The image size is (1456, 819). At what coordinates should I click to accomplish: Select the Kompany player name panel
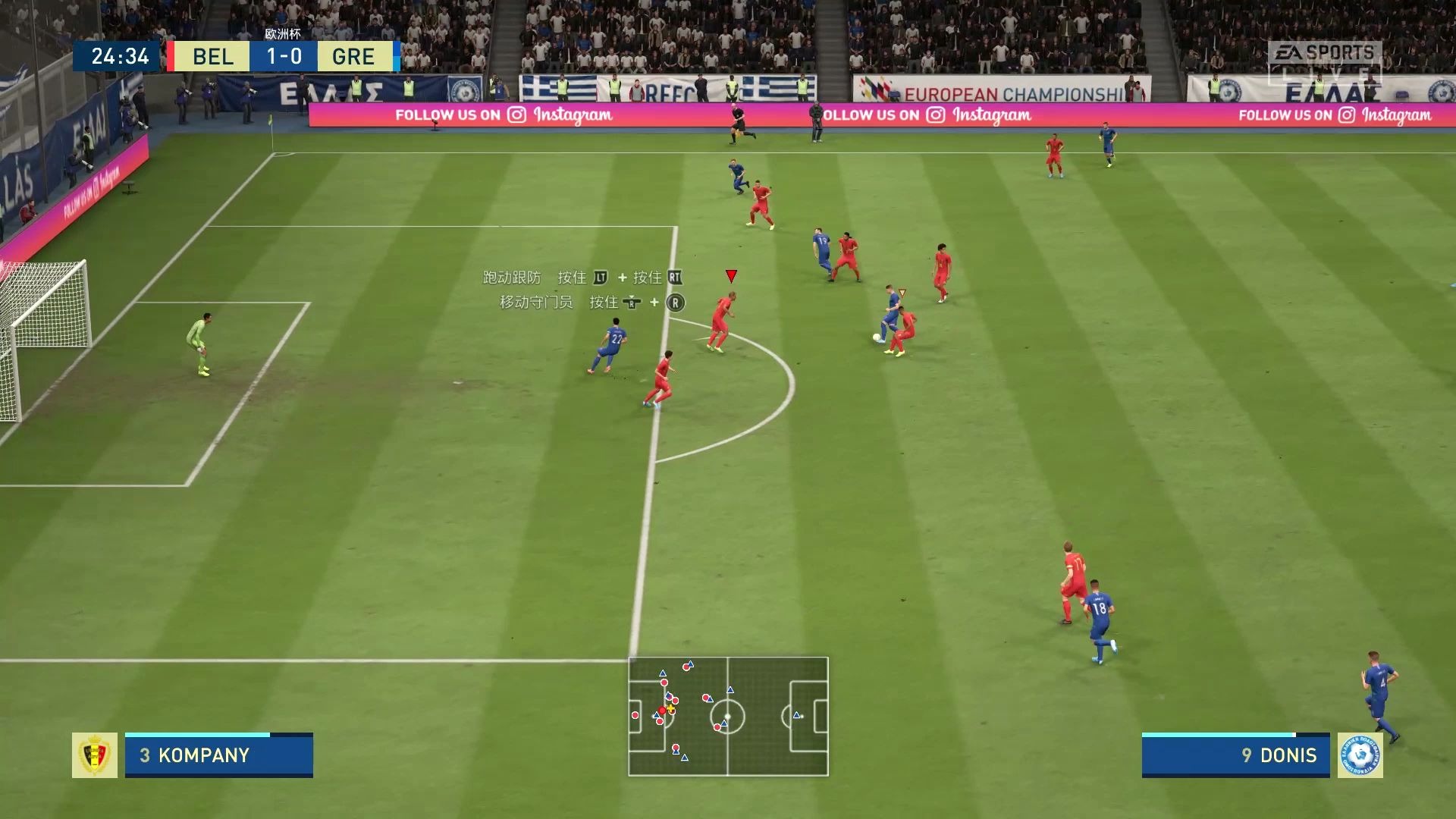[218, 755]
